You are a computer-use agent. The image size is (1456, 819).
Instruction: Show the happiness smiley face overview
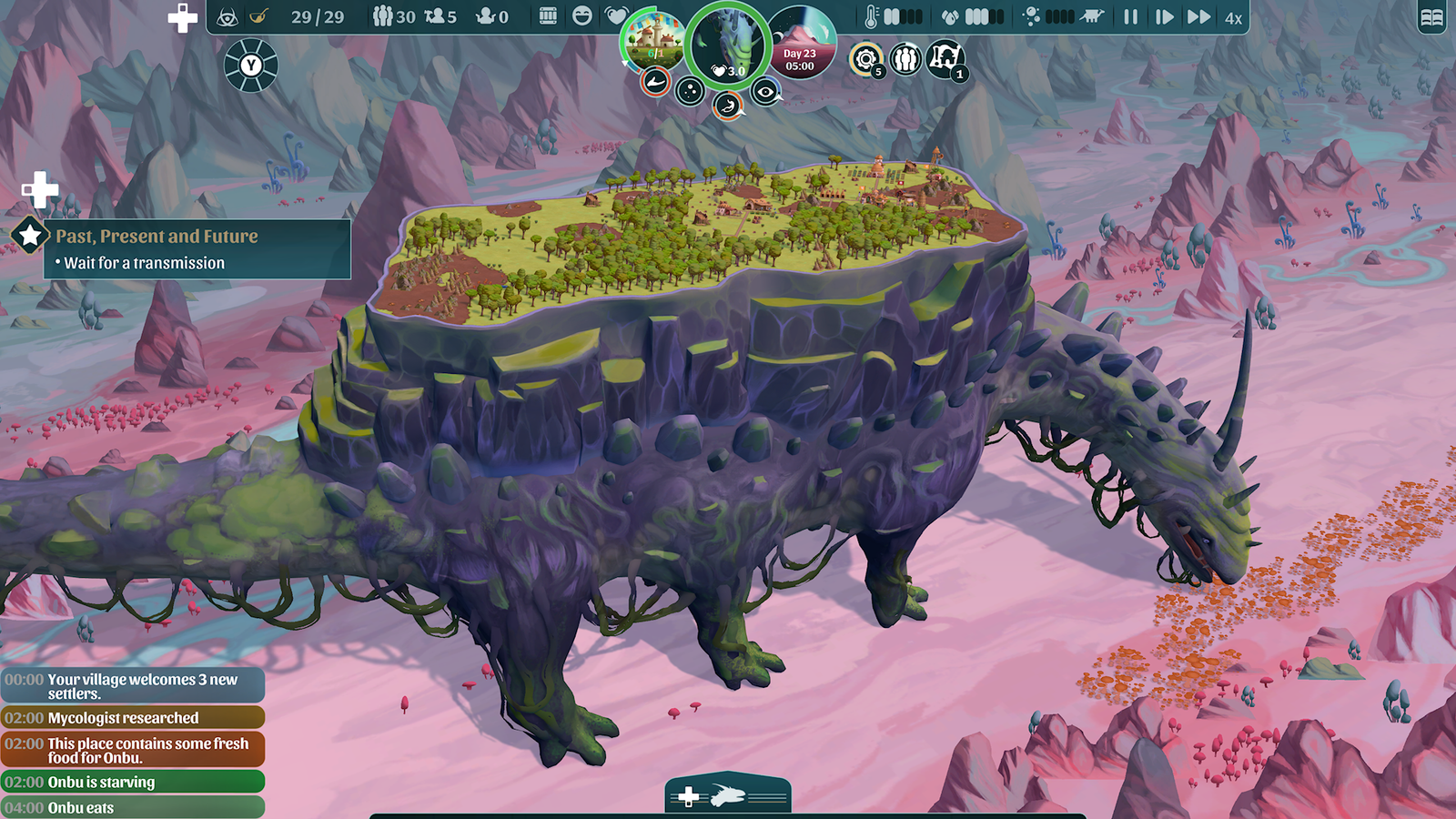point(582,16)
